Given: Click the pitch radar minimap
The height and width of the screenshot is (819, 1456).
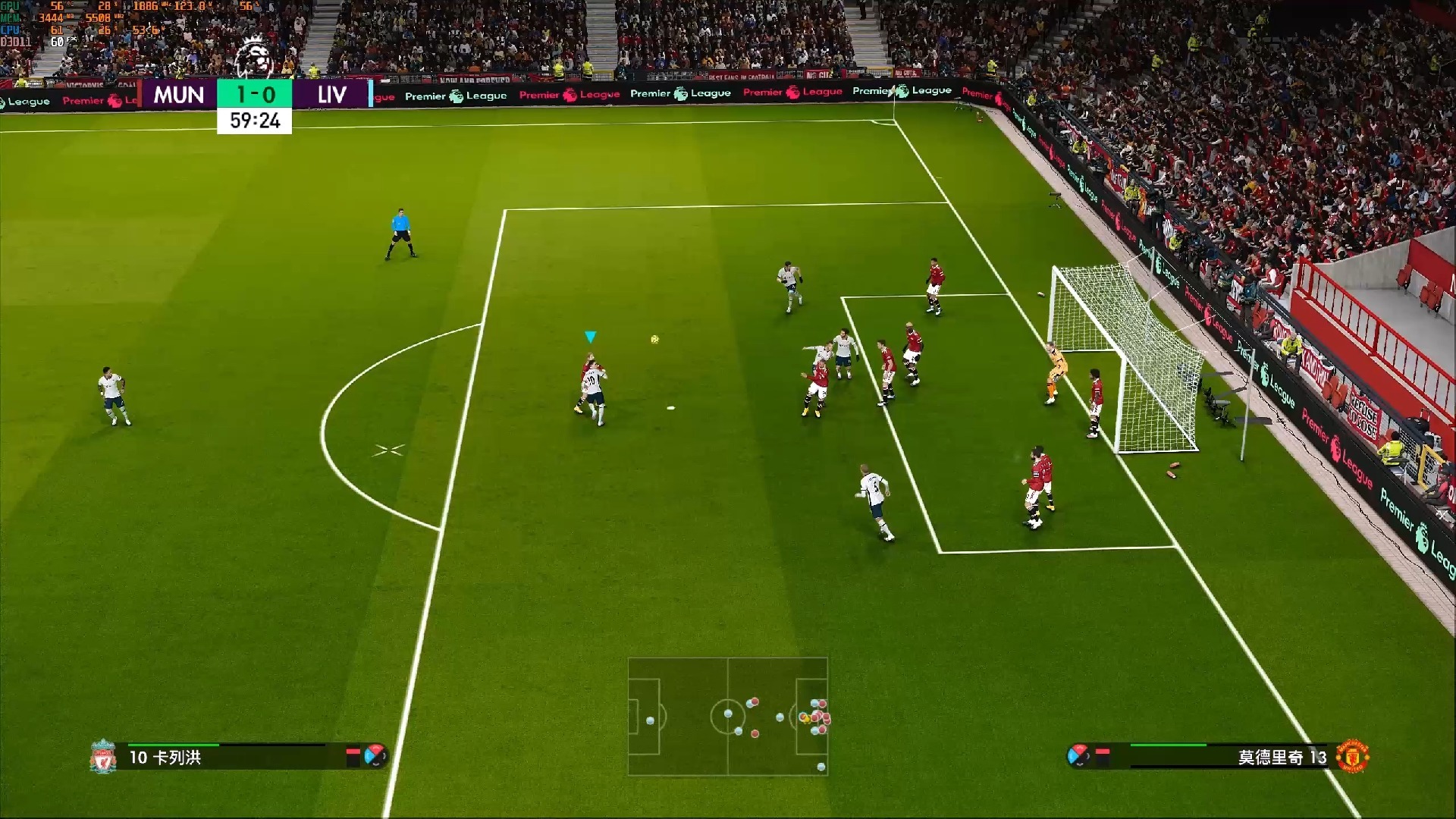Looking at the screenshot, I should 727,716.
